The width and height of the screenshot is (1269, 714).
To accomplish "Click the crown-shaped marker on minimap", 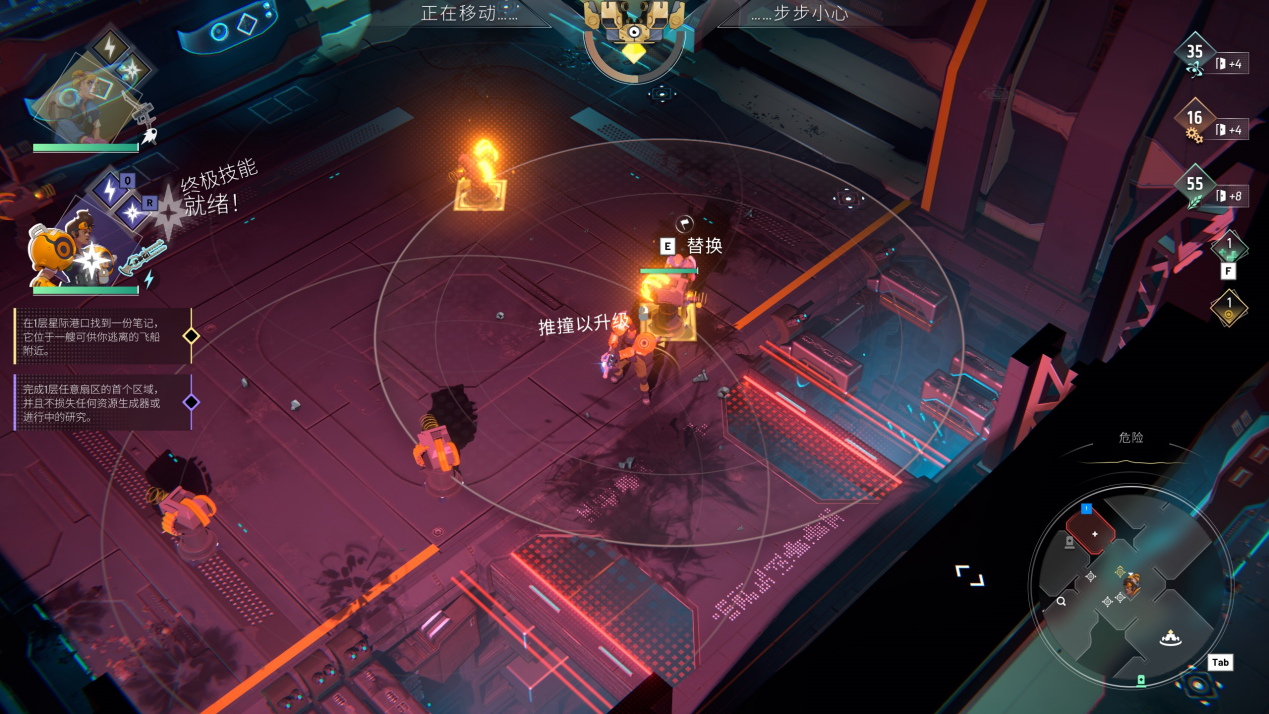I will 1170,638.
